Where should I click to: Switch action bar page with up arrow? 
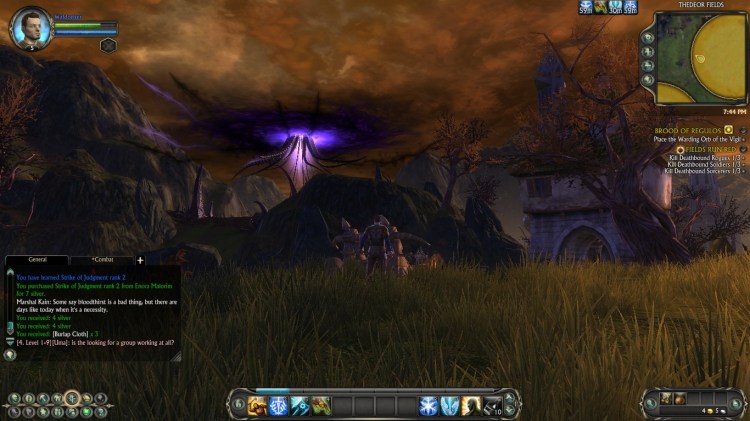pyautogui.click(x=509, y=398)
